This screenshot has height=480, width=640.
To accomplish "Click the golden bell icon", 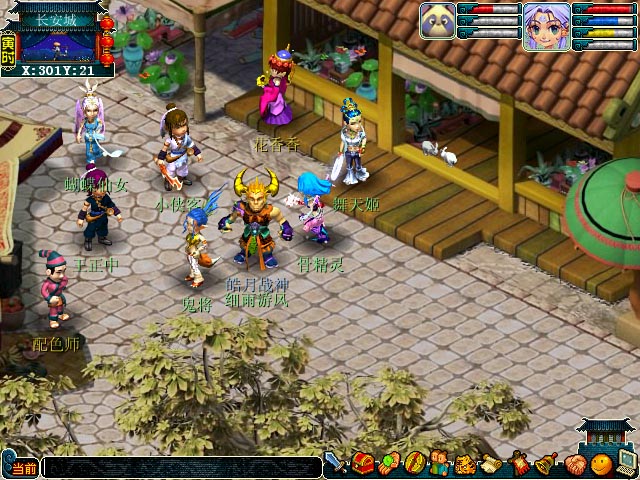I will coord(547,464).
